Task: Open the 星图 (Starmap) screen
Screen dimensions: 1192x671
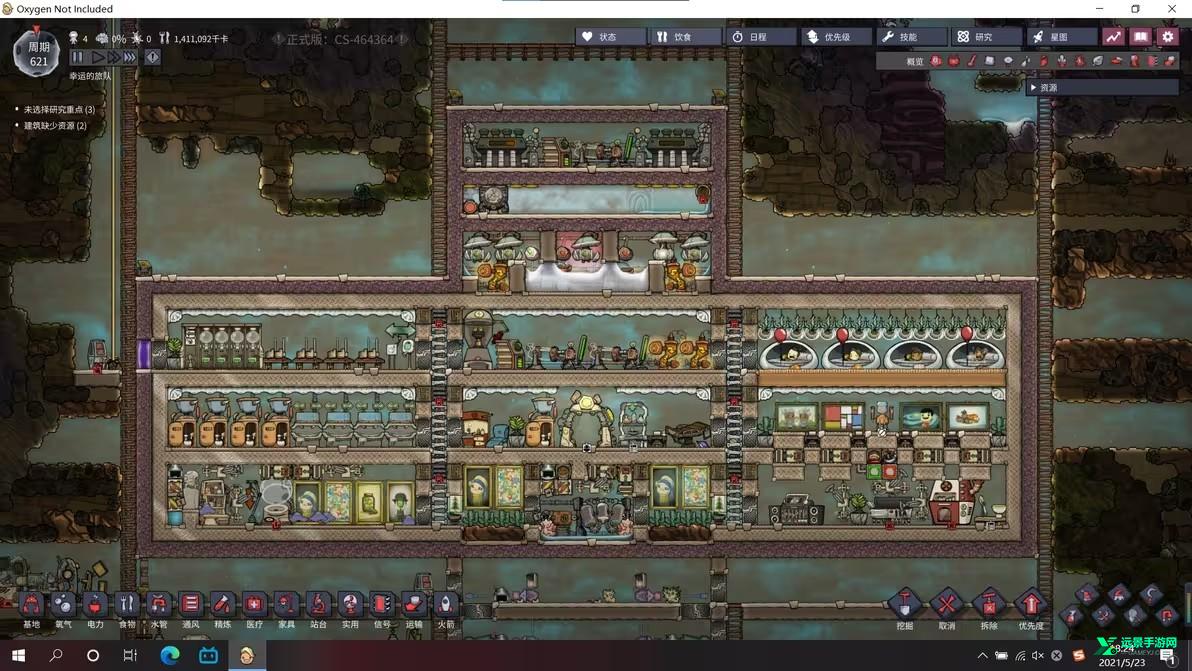Action: [x=1060, y=37]
